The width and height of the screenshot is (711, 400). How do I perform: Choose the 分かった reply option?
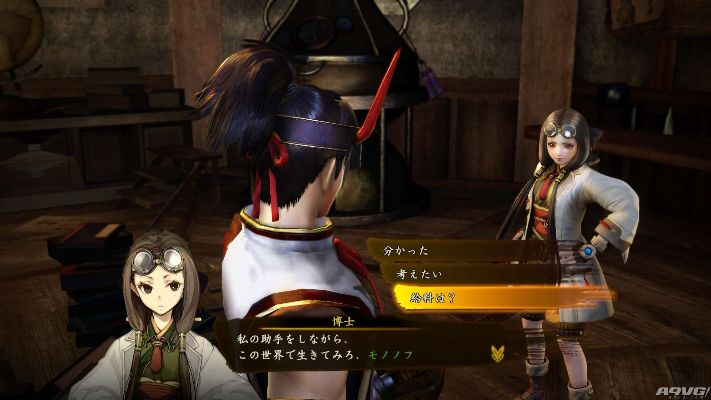(402, 250)
